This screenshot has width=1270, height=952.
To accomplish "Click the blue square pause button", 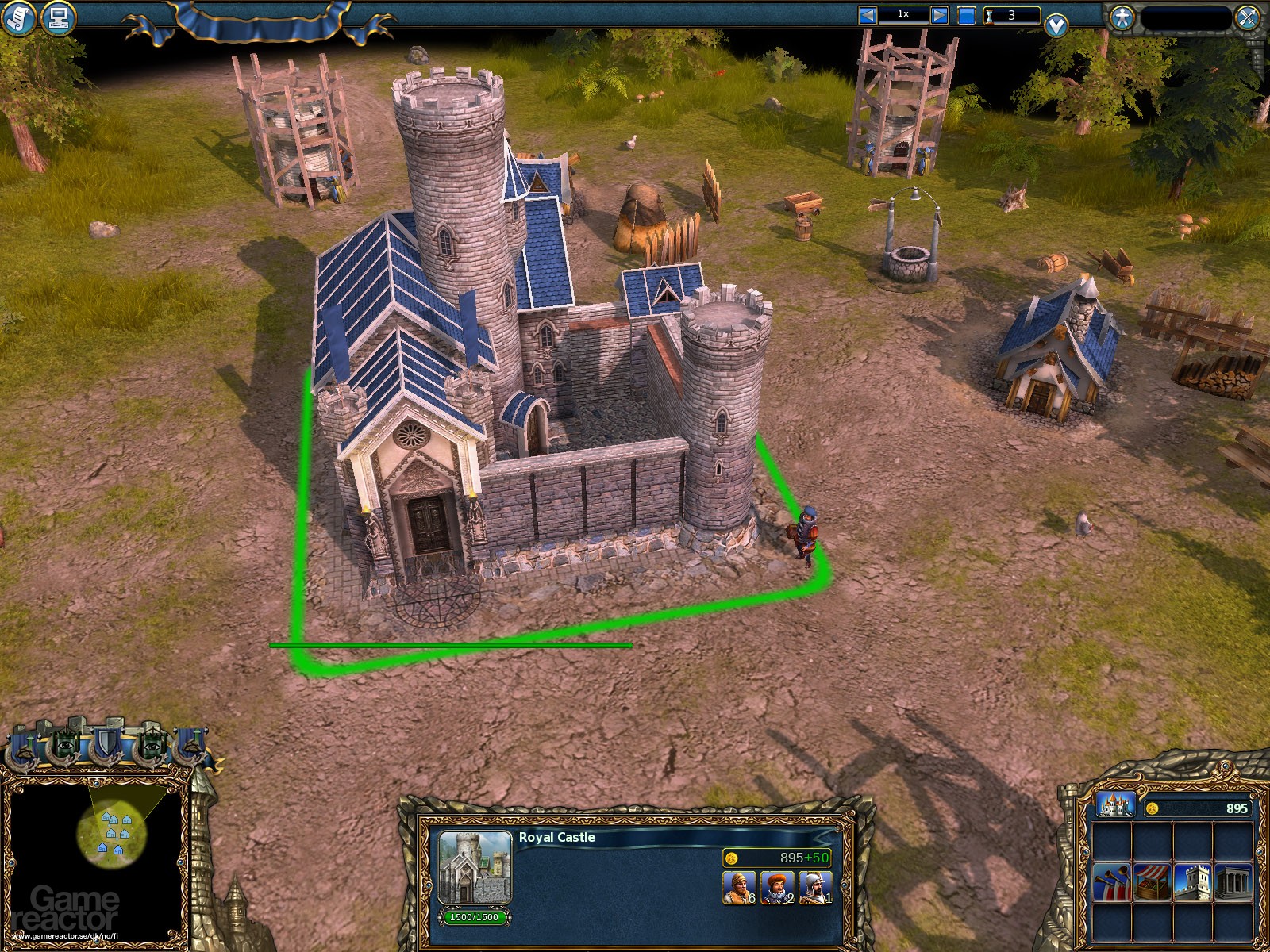I will tap(966, 15).
